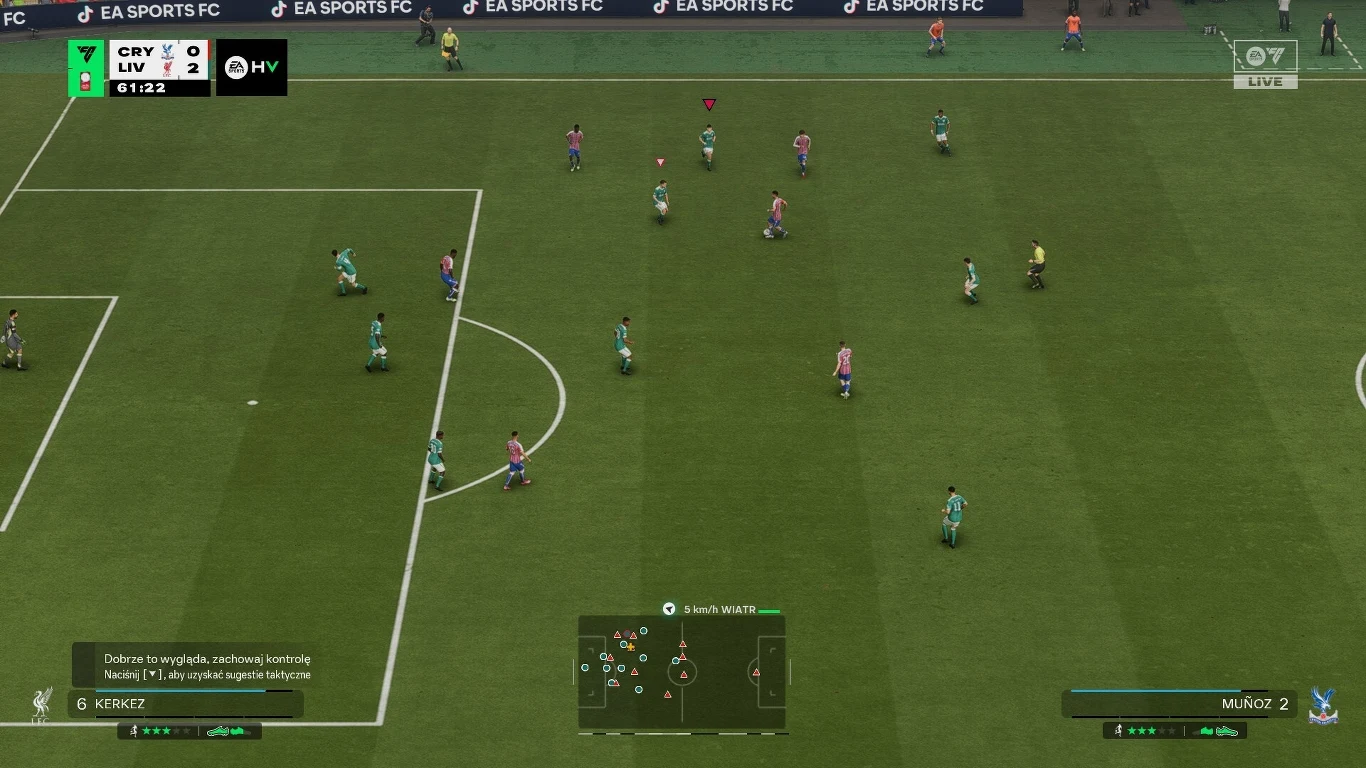Click the pink arrow marker above the players

pyautogui.click(x=710, y=103)
